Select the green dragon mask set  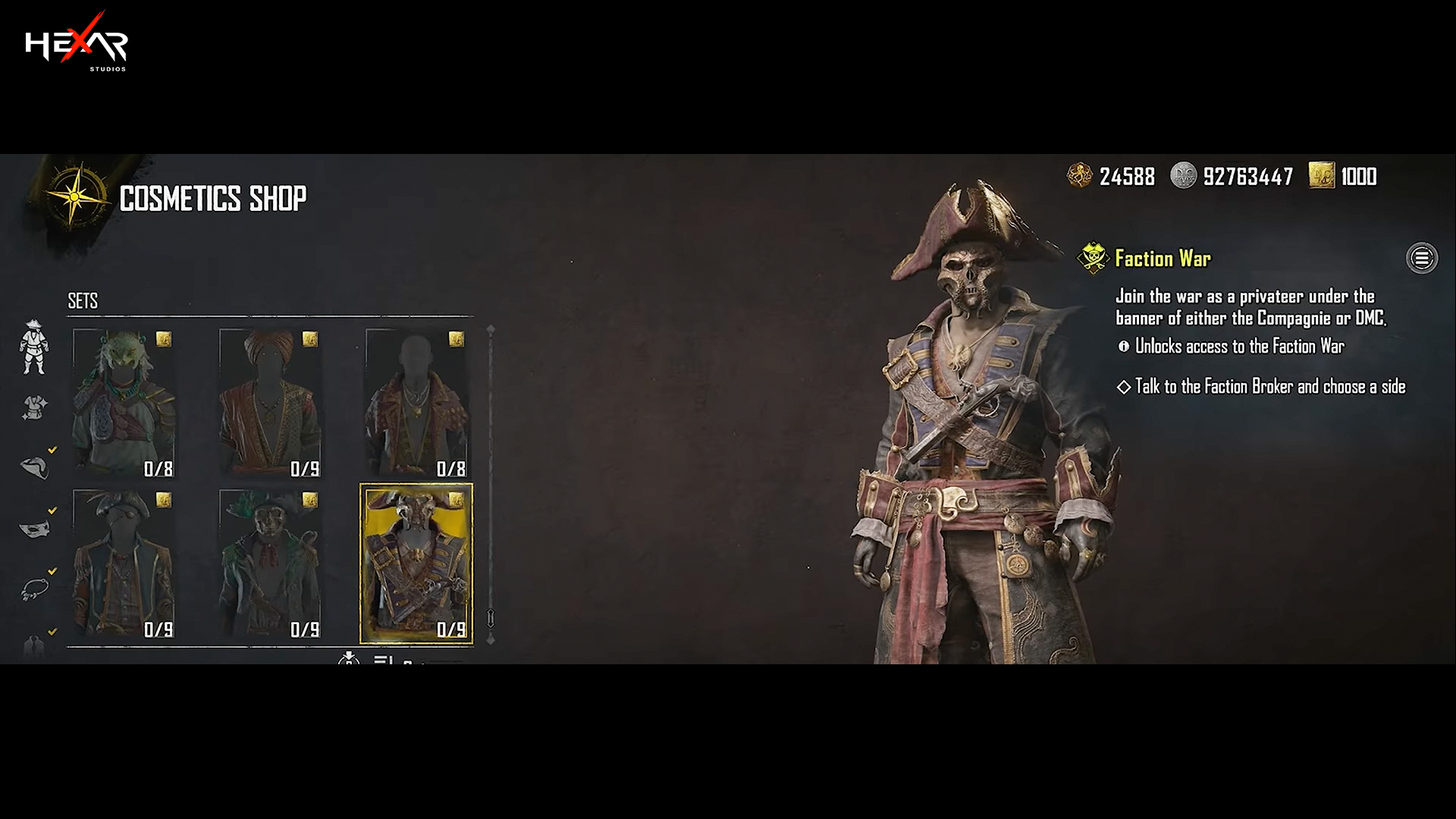click(124, 403)
